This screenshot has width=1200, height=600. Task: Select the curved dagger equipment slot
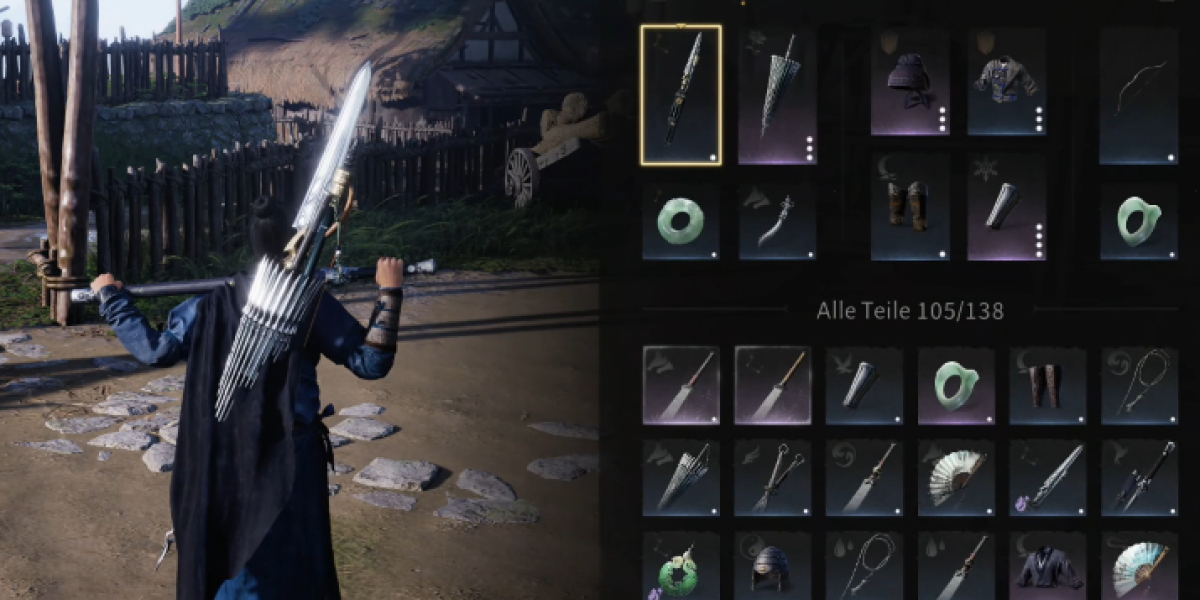pyautogui.click(x=777, y=222)
